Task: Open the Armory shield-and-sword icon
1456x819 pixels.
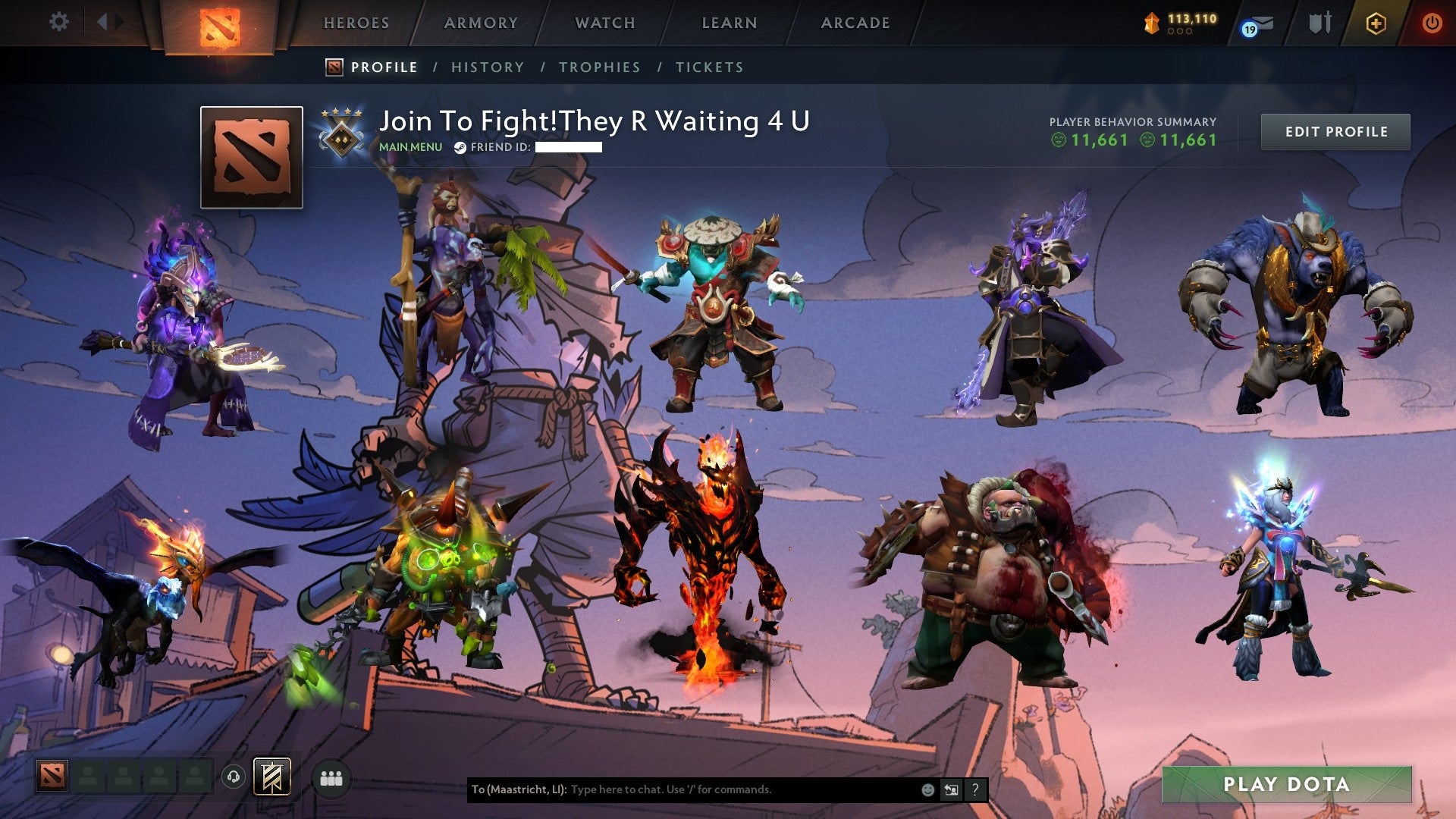Action: point(1319,21)
